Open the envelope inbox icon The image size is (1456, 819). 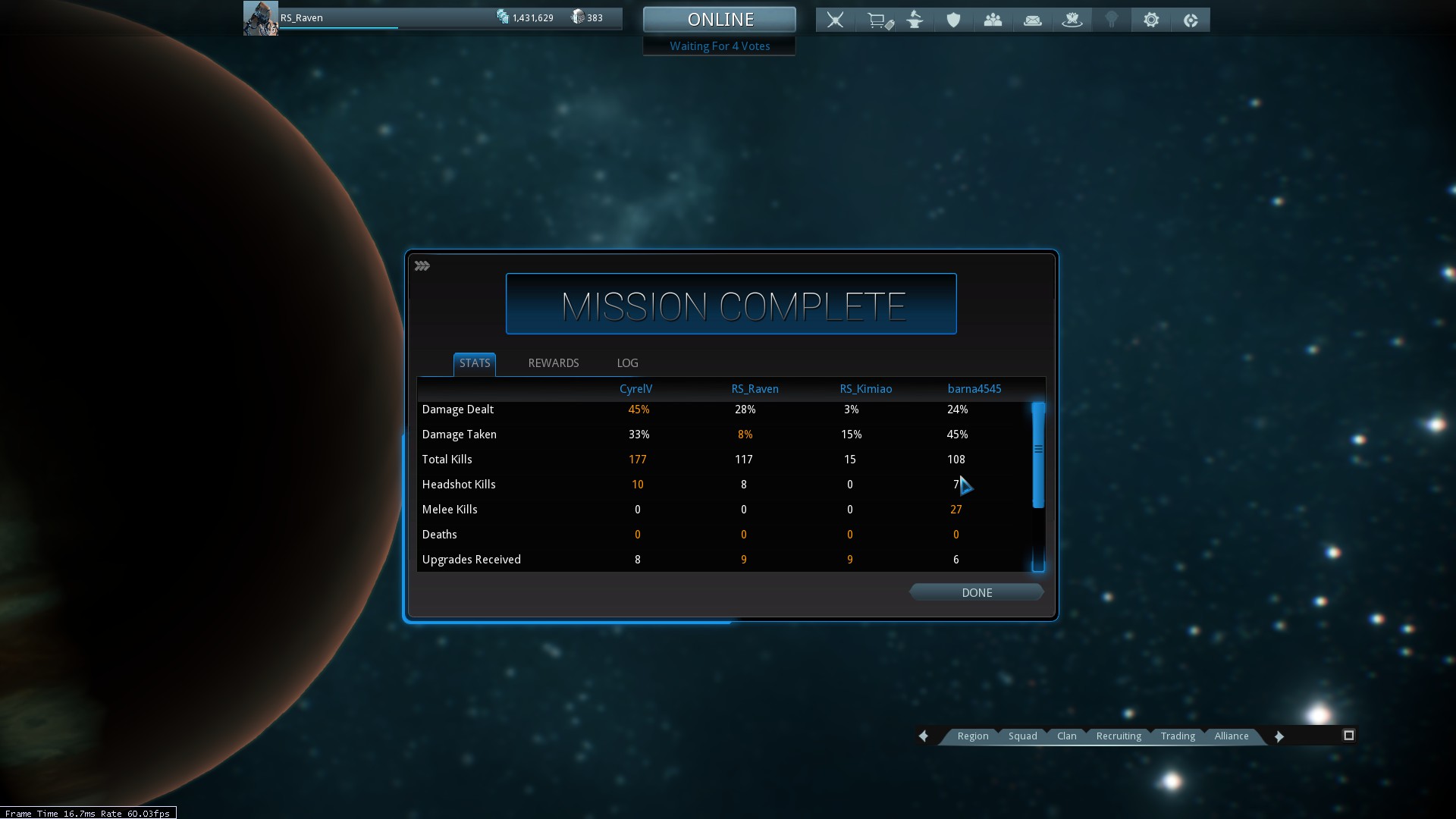(x=1032, y=20)
